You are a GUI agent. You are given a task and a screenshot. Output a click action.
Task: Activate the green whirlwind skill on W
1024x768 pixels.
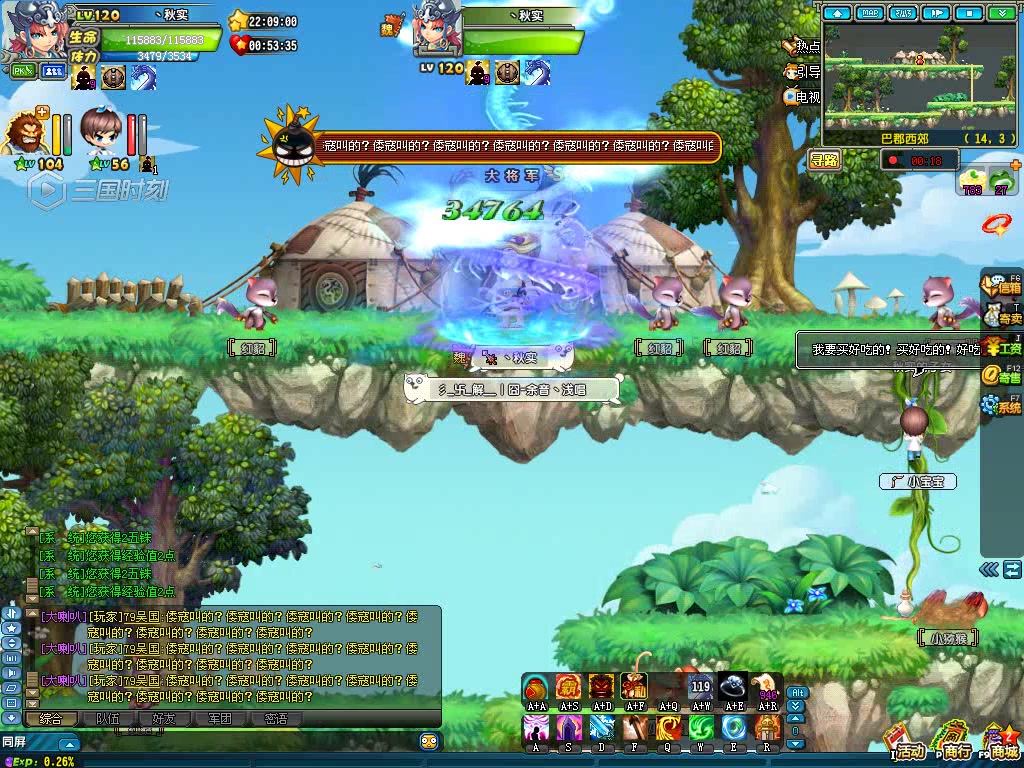point(702,727)
